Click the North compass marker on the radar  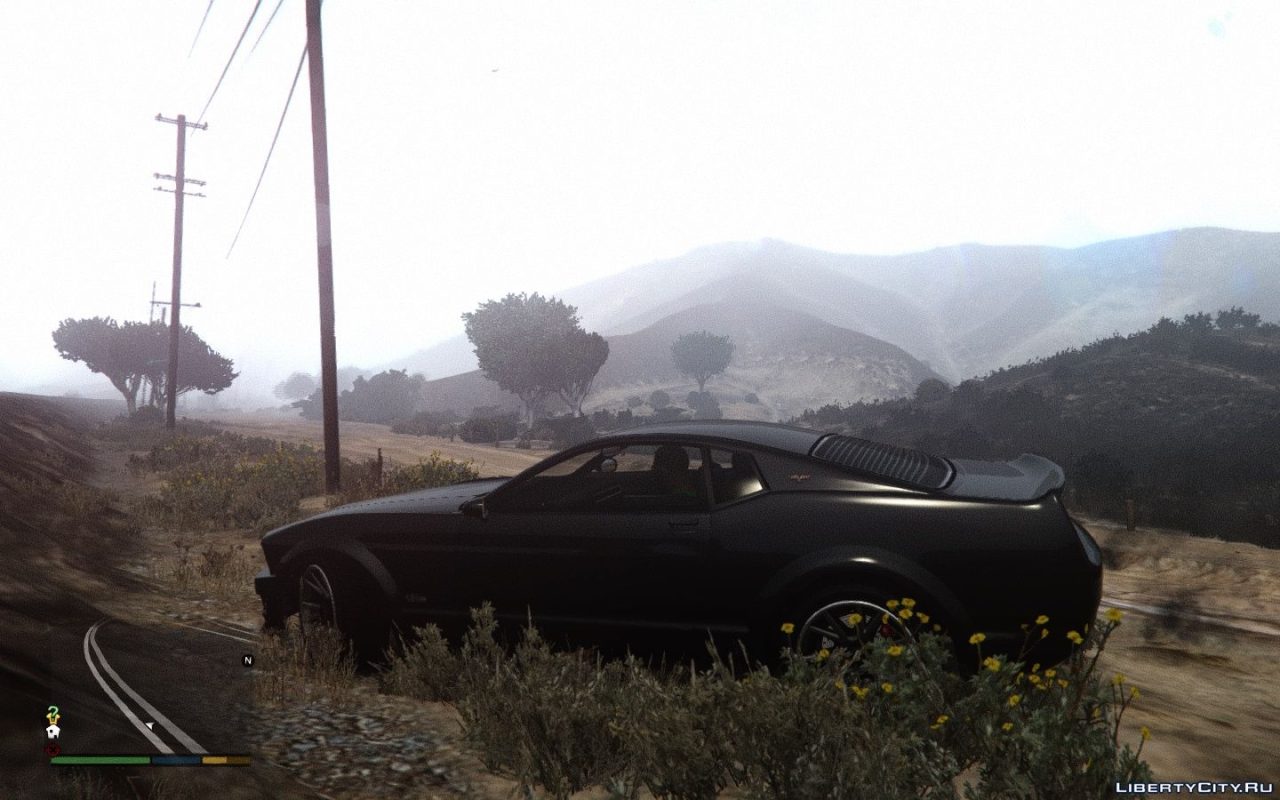(247, 659)
